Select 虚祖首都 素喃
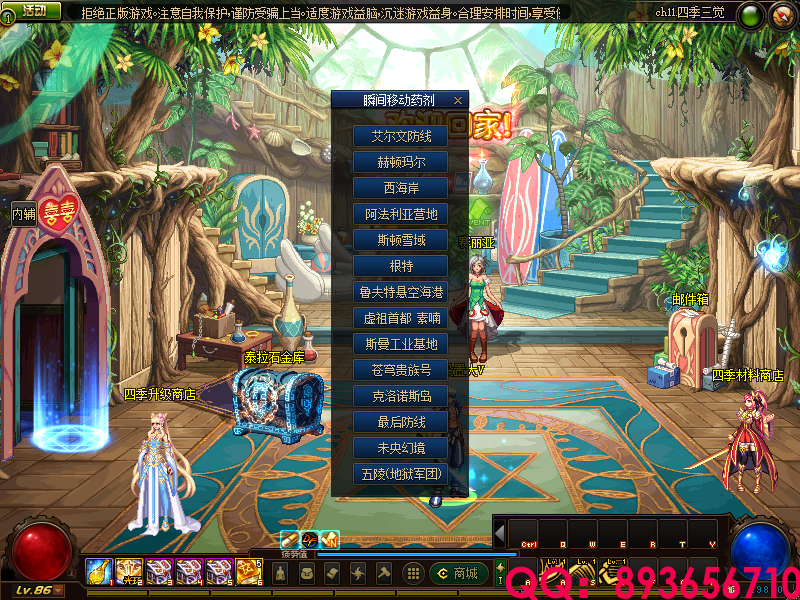 (400, 317)
